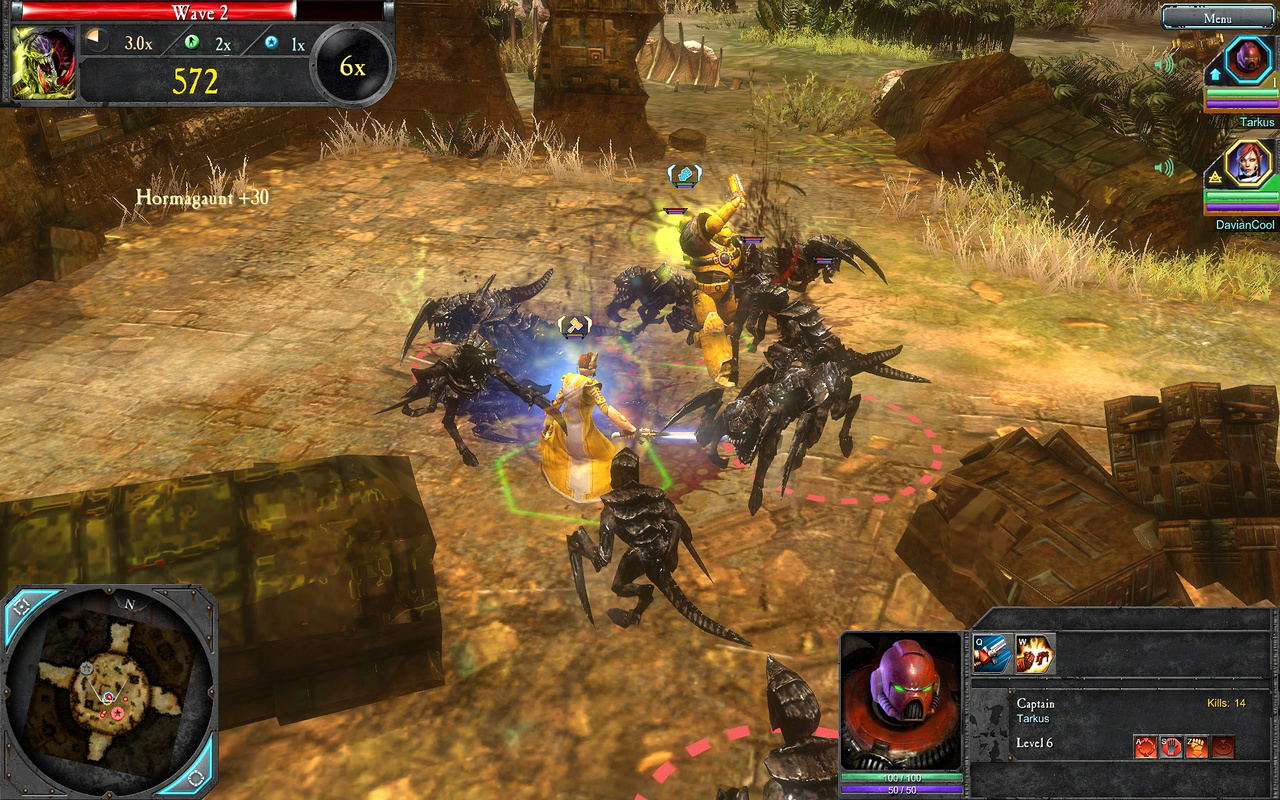Toggle voice speaker icon beside Tarkus
The image size is (1280, 800).
(1164, 65)
